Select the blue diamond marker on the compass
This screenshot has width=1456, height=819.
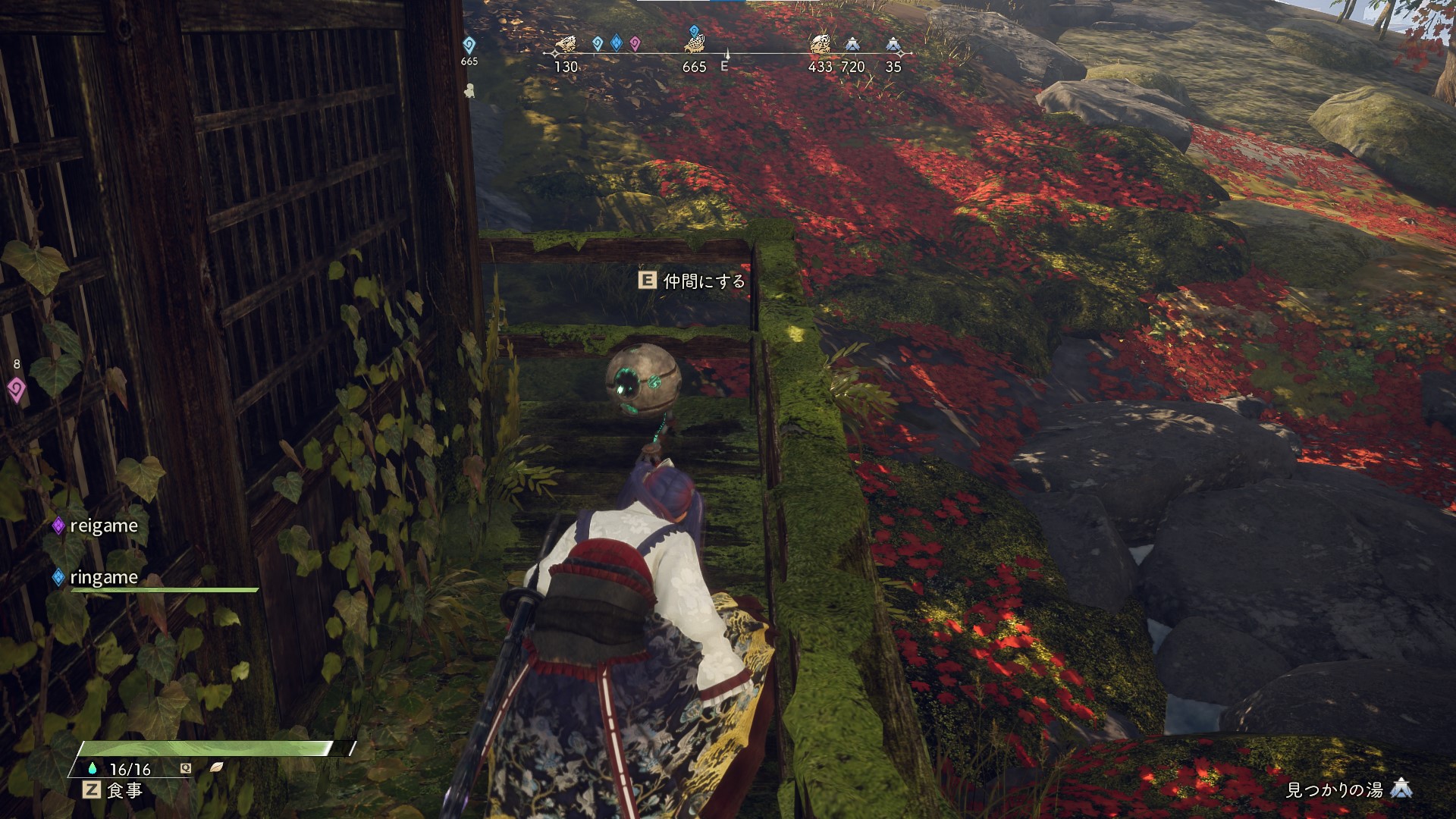[x=616, y=44]
